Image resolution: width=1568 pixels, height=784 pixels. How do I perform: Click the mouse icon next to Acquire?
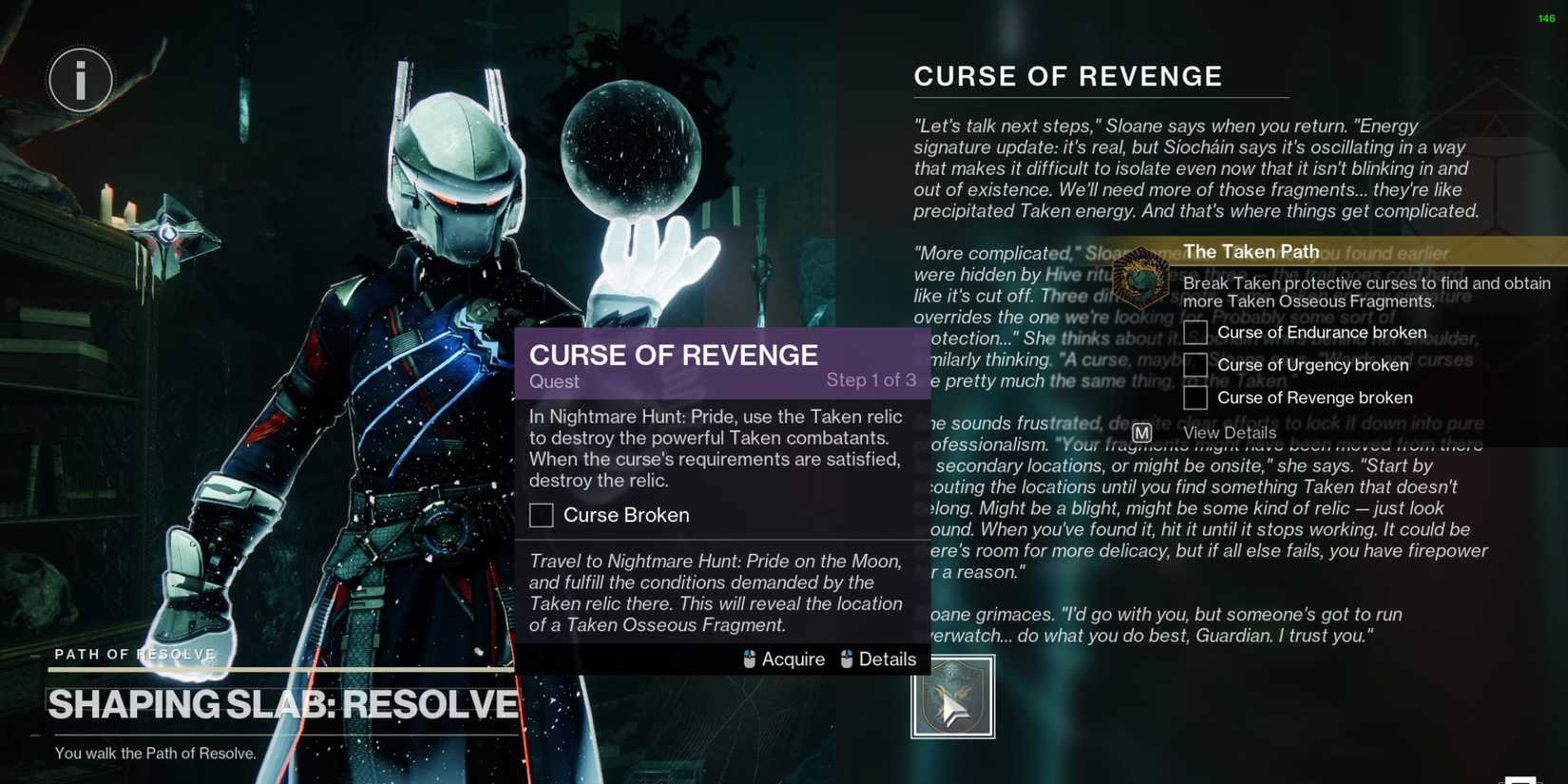[750, 659]
